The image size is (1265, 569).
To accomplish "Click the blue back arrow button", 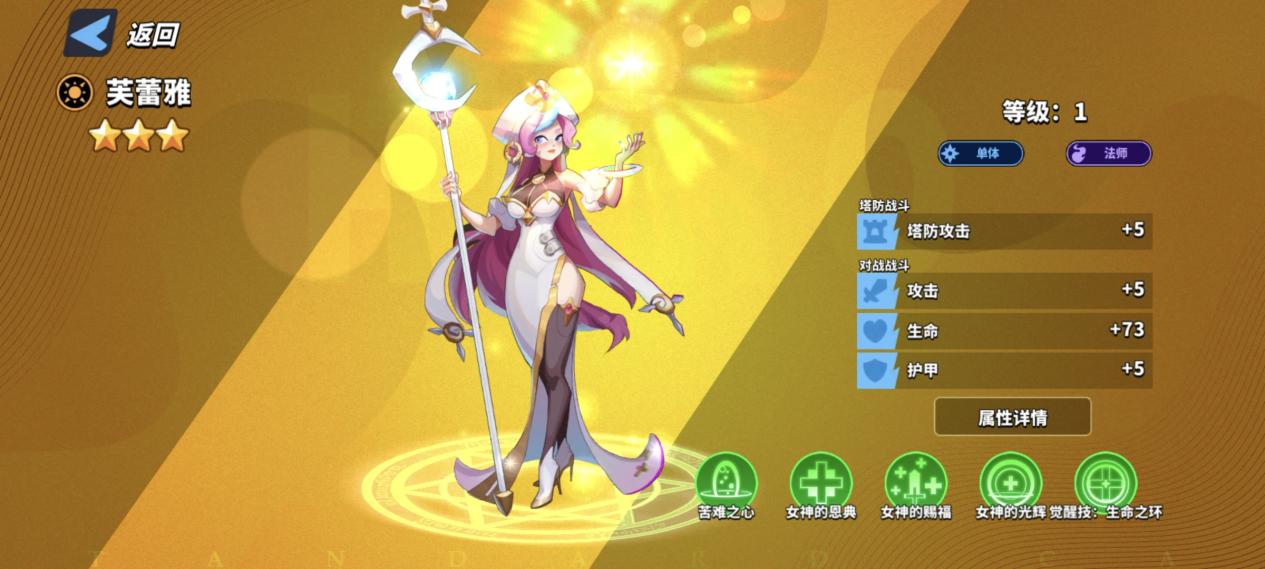I will click(x=91, y=33).
